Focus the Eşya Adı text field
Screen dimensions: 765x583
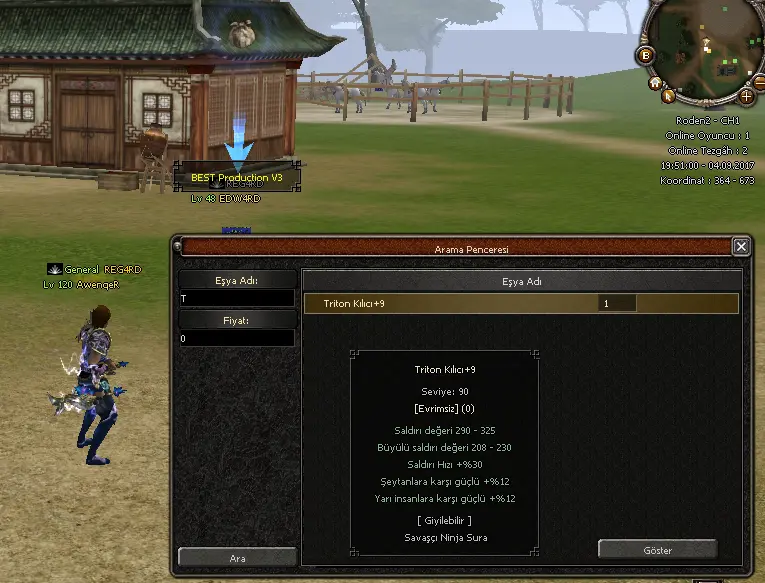click(x=237, y=299)
